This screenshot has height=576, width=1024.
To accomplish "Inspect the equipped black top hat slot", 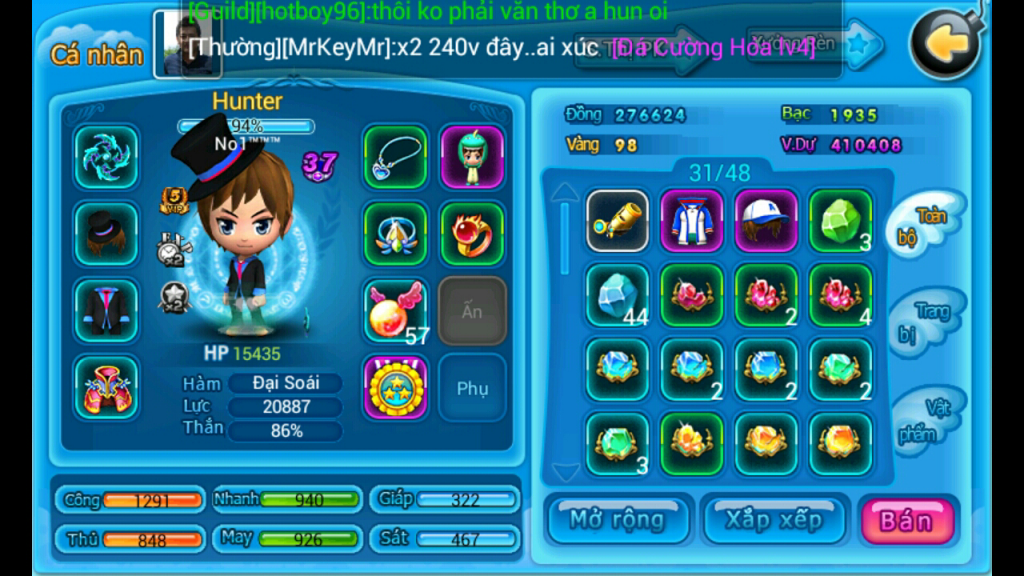I will (x=105, y=233).
